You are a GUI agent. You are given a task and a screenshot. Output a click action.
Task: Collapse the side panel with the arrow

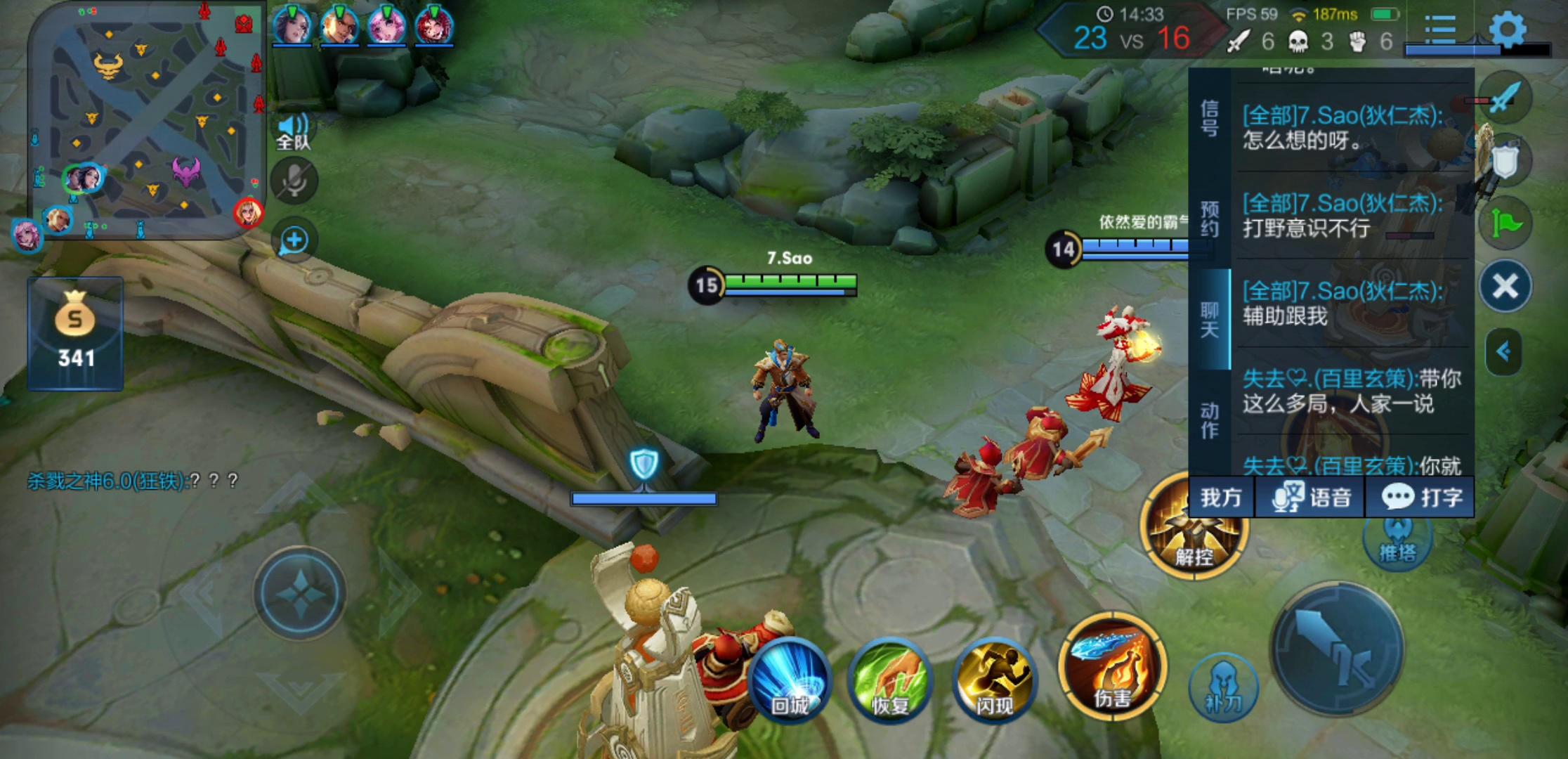[x=1503, y=351]
